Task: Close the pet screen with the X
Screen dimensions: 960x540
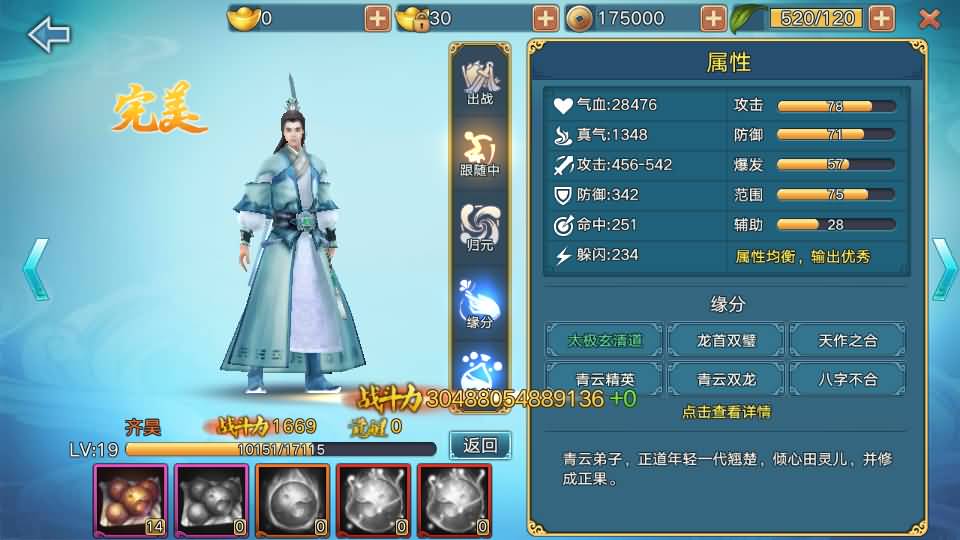Action: [x=929, y=18]
